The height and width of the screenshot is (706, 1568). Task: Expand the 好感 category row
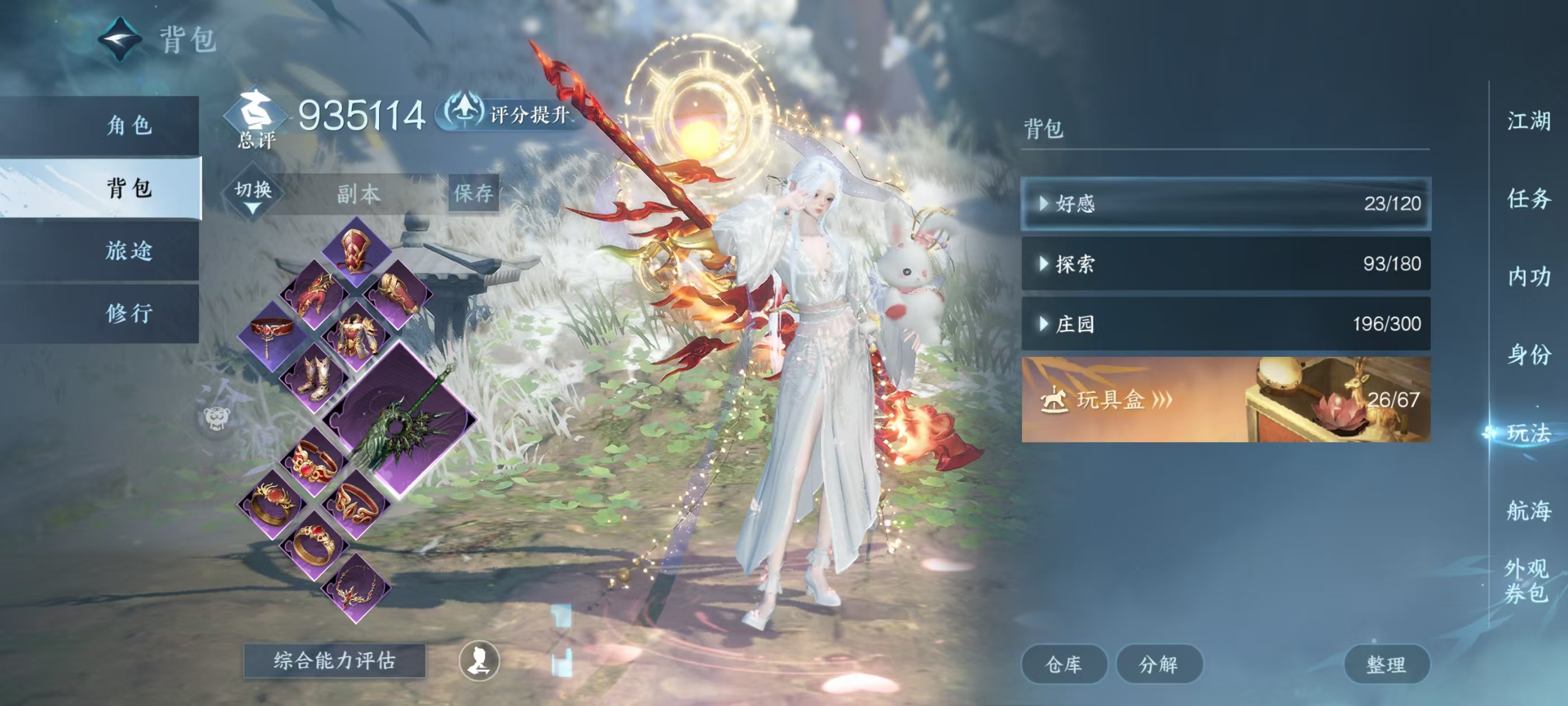pyautogui.click(x=1225, y=203)
